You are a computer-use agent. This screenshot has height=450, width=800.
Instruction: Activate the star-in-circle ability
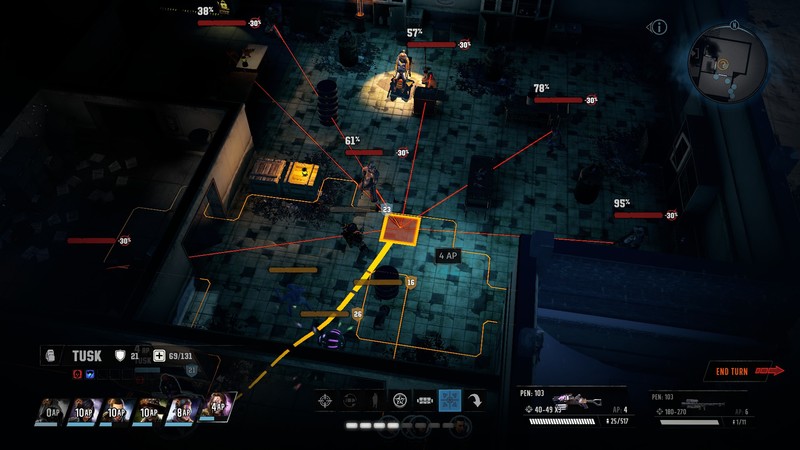[x=400, y=401]
